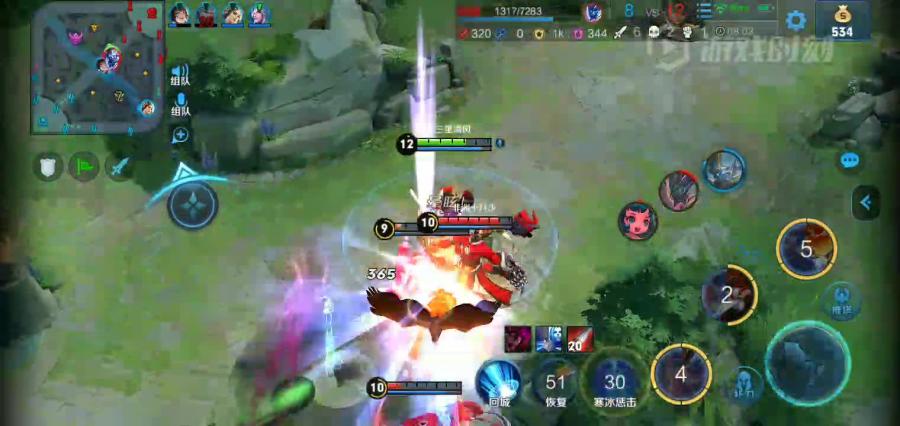The height and width of the screenshot is (426, 900).
Task: Send the shield defend signal
Action: [x=47, y=166]
